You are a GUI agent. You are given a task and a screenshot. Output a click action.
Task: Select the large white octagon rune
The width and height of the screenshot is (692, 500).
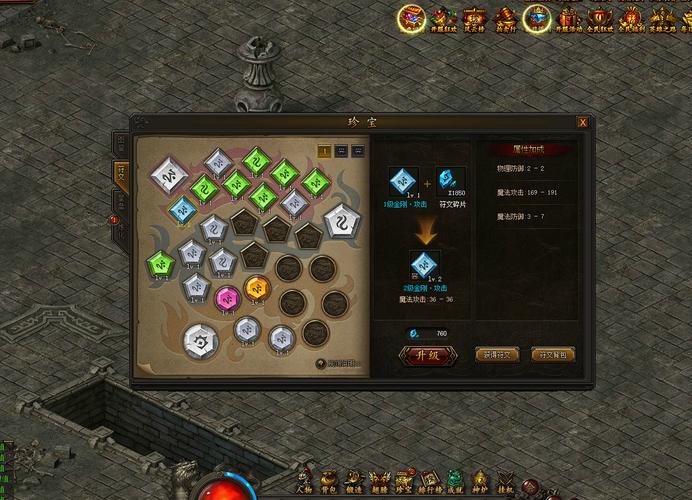[203, 339]
